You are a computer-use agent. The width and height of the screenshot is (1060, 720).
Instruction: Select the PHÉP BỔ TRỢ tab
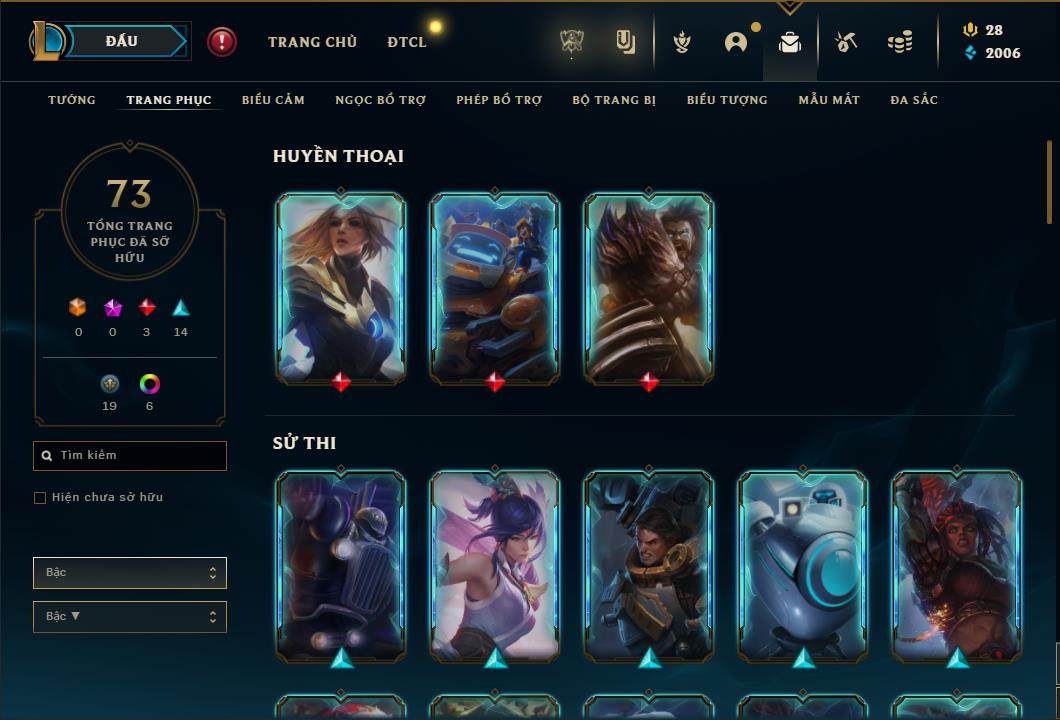[x=499, y=100]
